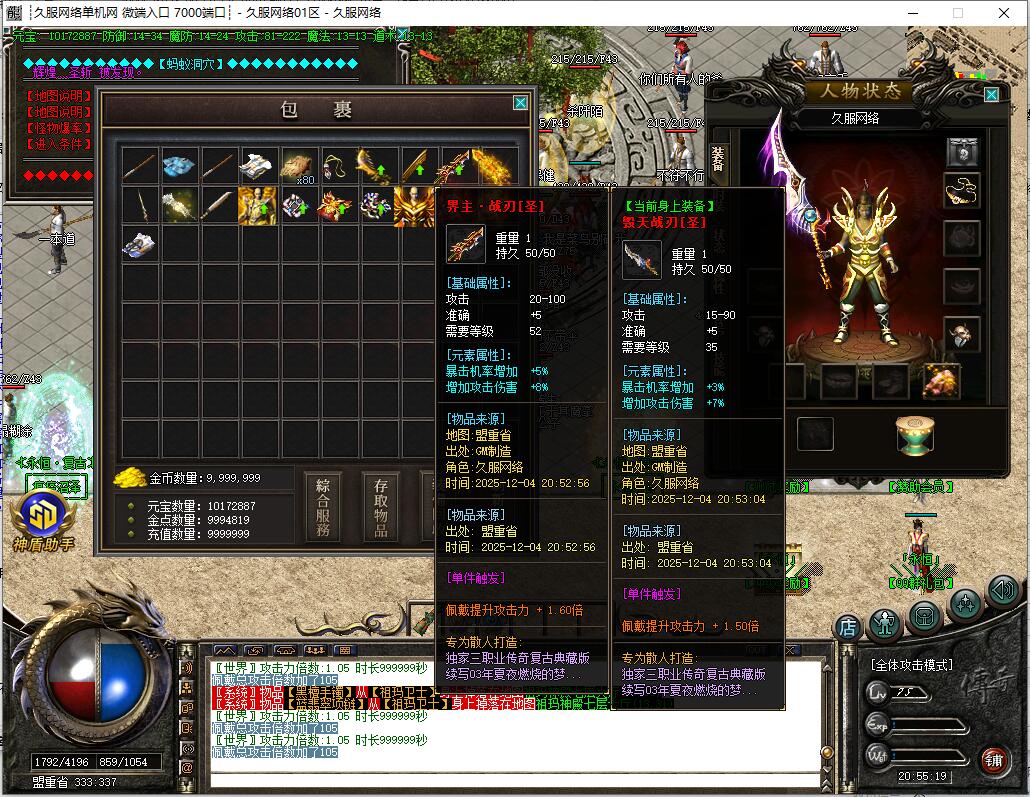Switch to the 装备 equipment tab
Viewport: 1030px width, 797px height.
717,159
